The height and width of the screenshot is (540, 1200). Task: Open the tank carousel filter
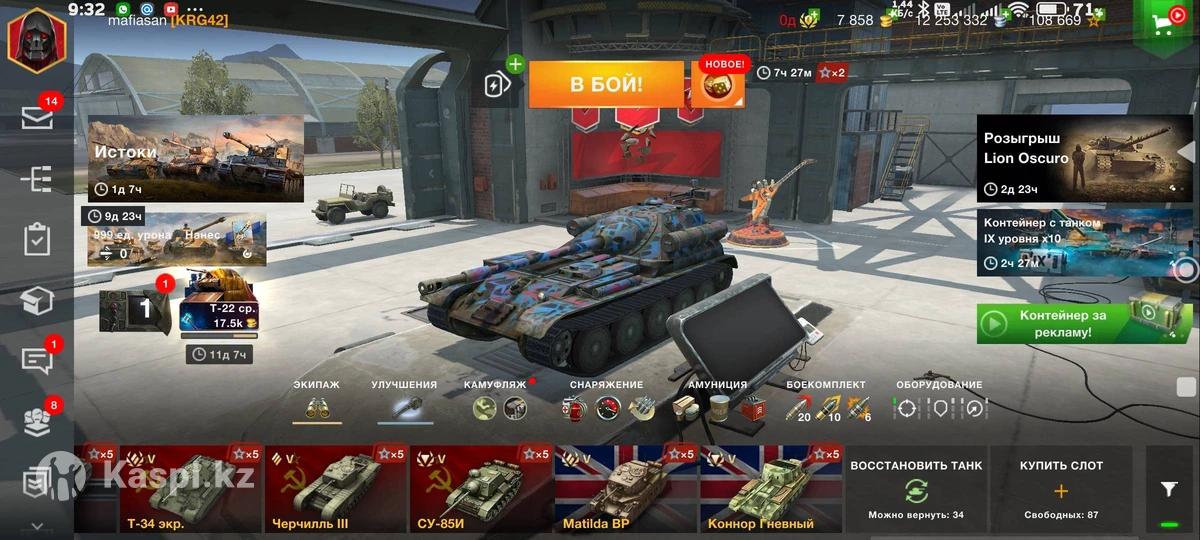(x=1168, y=489)
